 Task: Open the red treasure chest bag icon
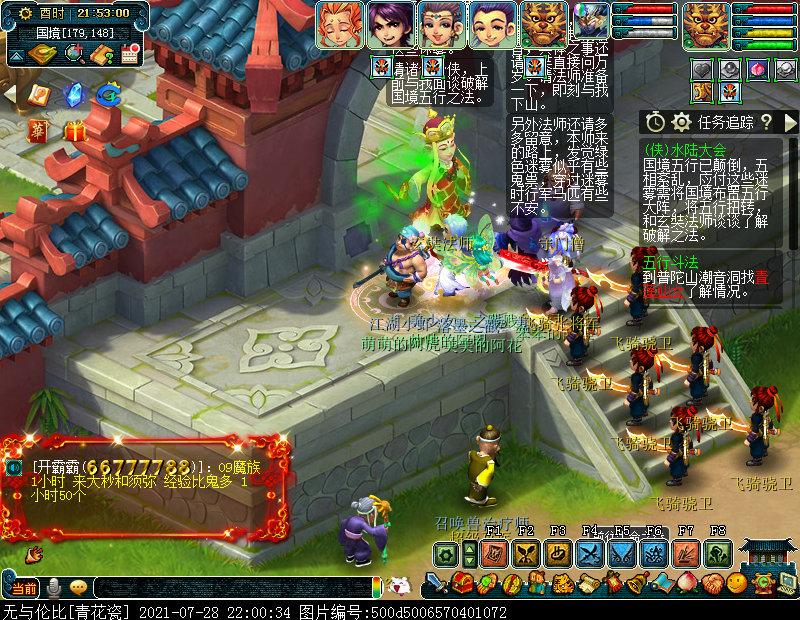pos(462,583)
